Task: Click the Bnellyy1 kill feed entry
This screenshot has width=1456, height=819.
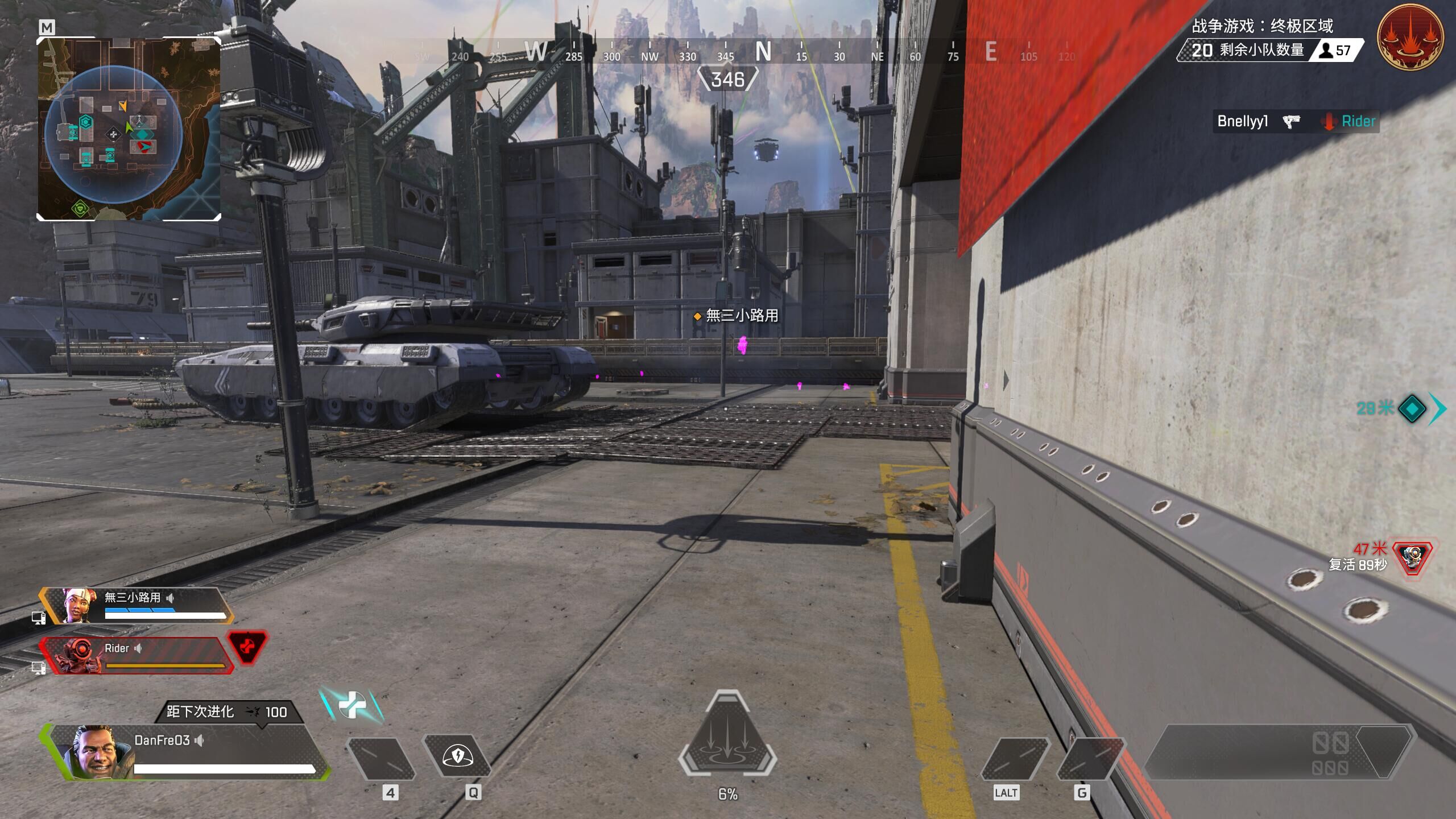Action: coord(1297,121)
